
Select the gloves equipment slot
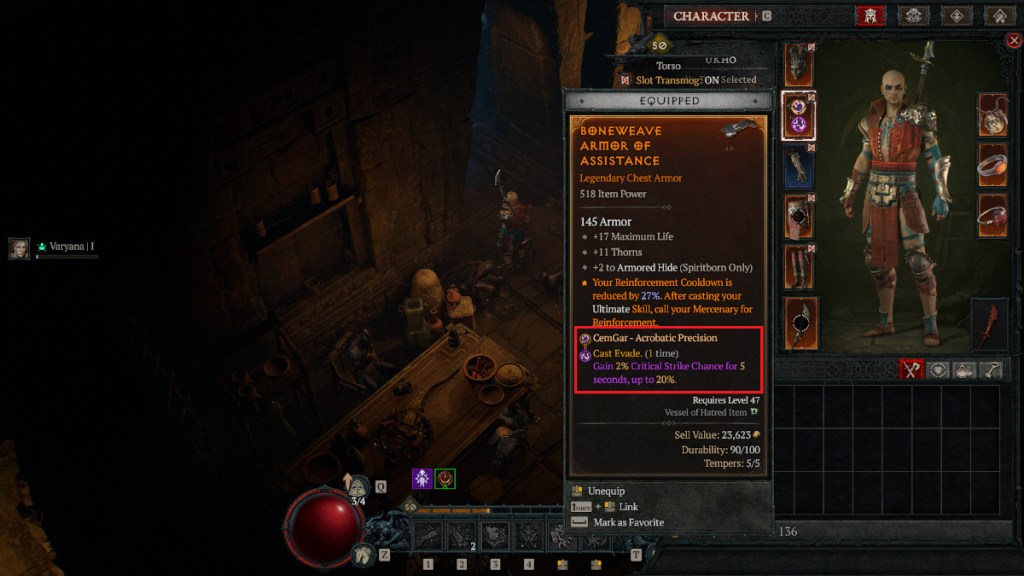pyautogui.click(x=797, y=165)
